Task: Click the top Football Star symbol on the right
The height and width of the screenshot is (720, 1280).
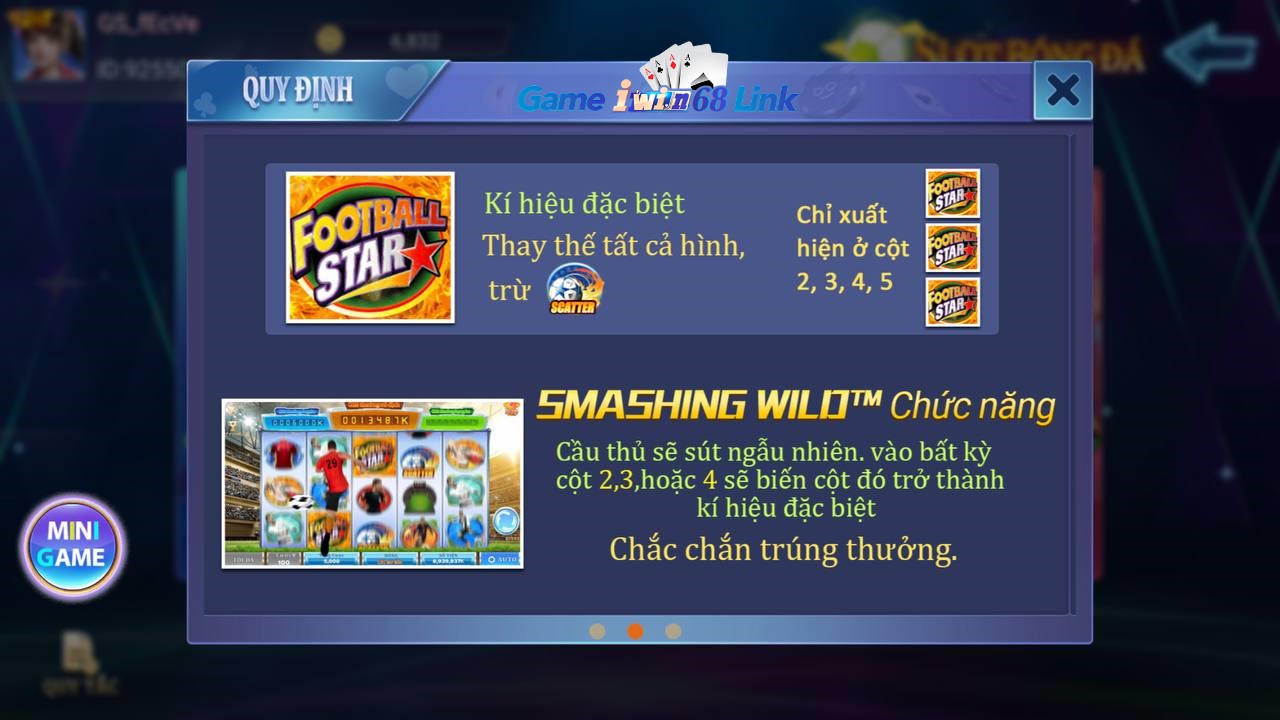Action: pos(952,193)
